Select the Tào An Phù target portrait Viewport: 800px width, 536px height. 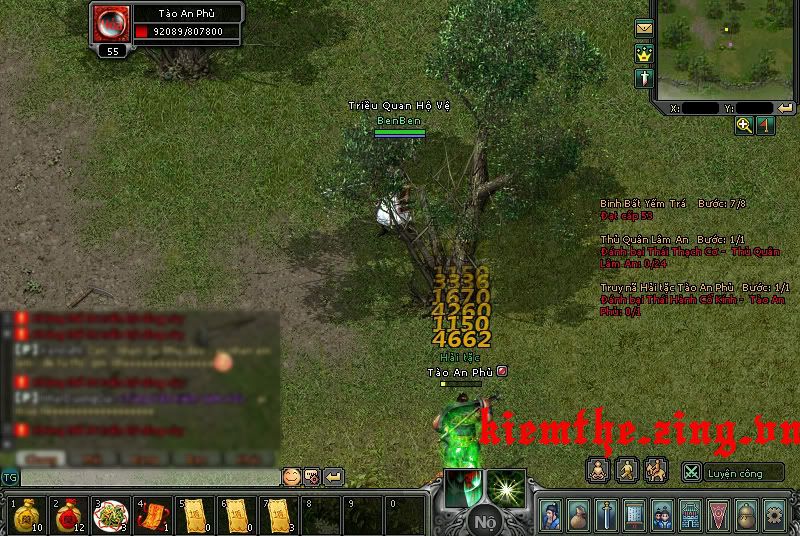[x=110, y=24]
